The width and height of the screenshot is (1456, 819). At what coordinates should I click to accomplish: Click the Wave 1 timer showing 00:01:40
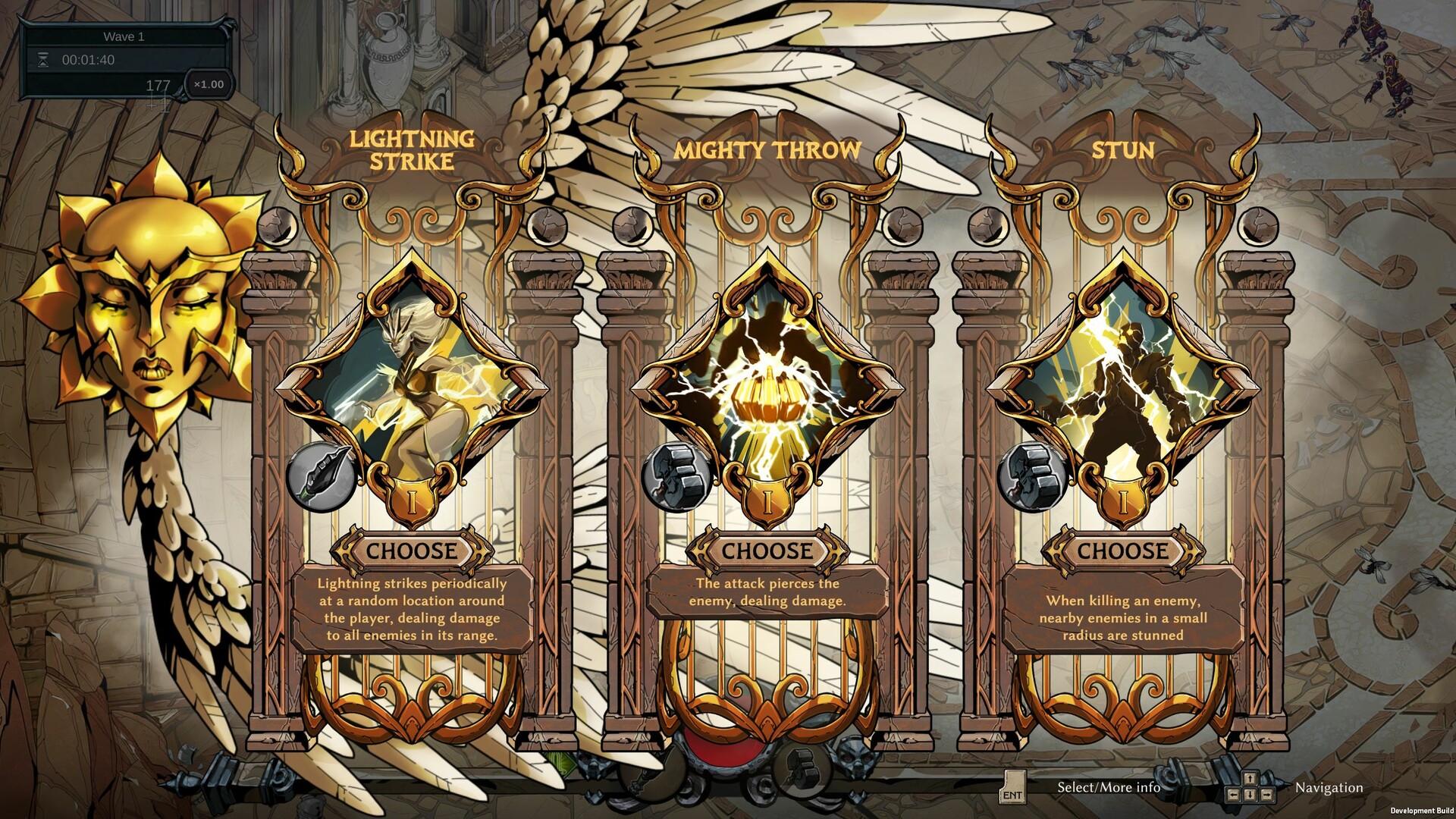tap(91, 59)
